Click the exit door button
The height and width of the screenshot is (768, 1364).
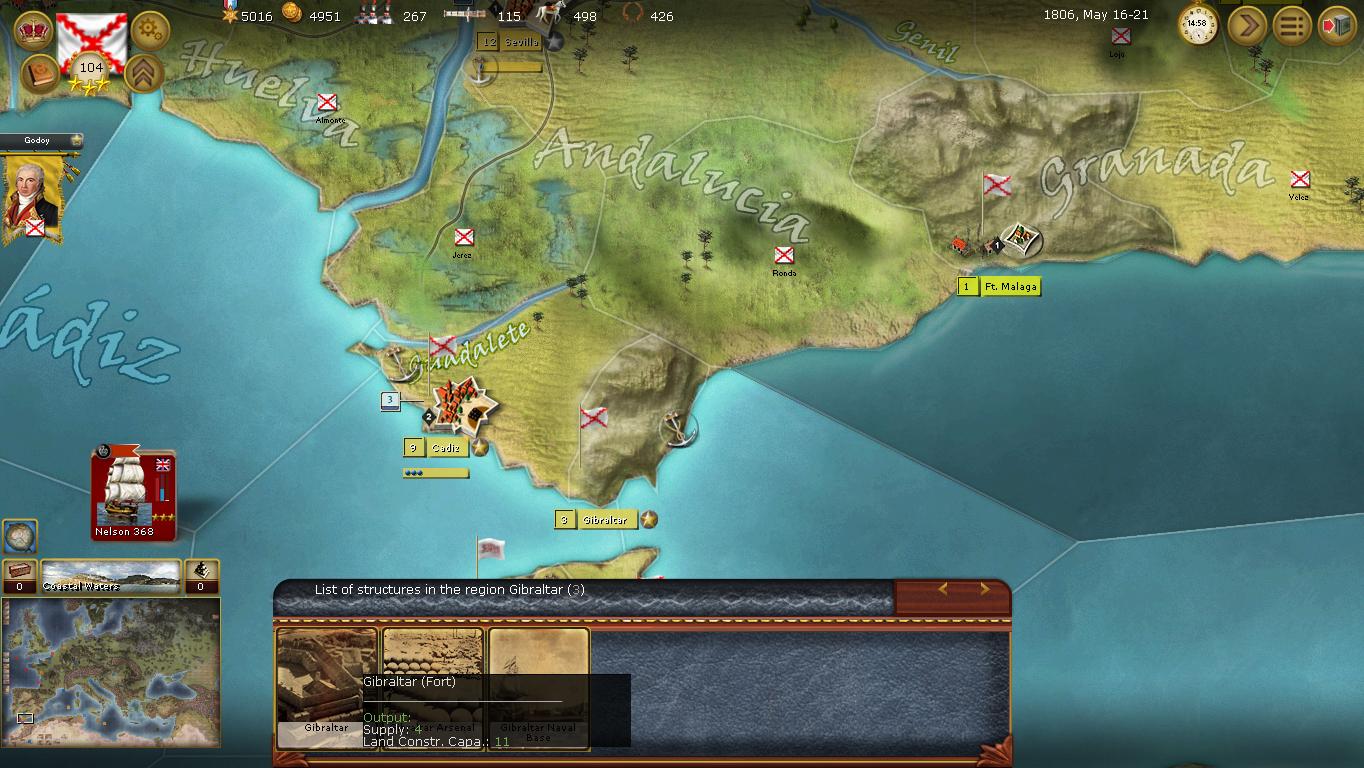click(x=1337, y=25)
